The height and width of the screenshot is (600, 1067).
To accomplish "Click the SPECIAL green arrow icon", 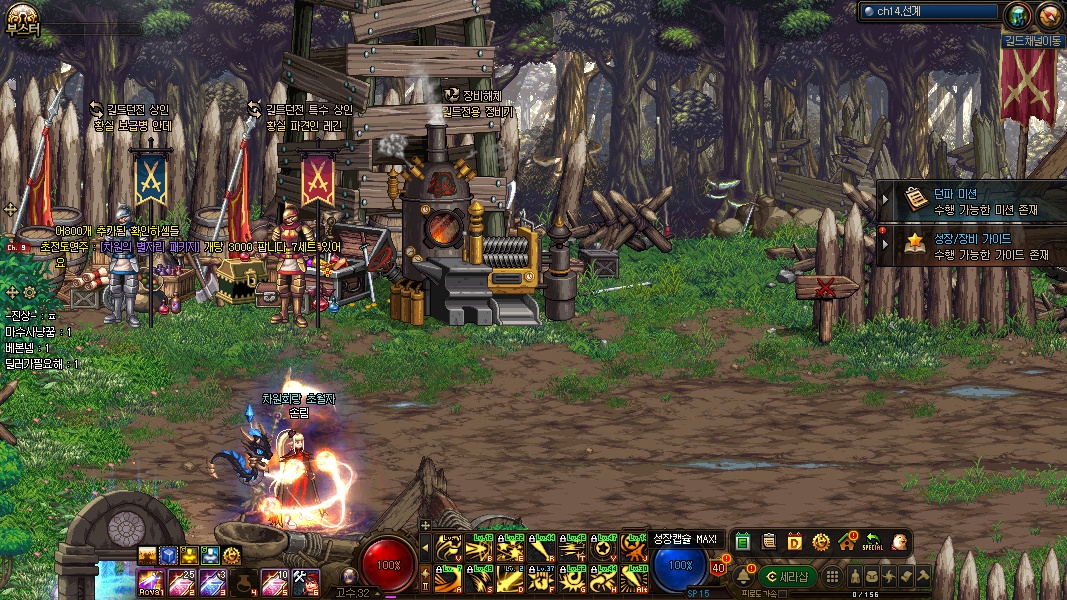I will [872, 541].
